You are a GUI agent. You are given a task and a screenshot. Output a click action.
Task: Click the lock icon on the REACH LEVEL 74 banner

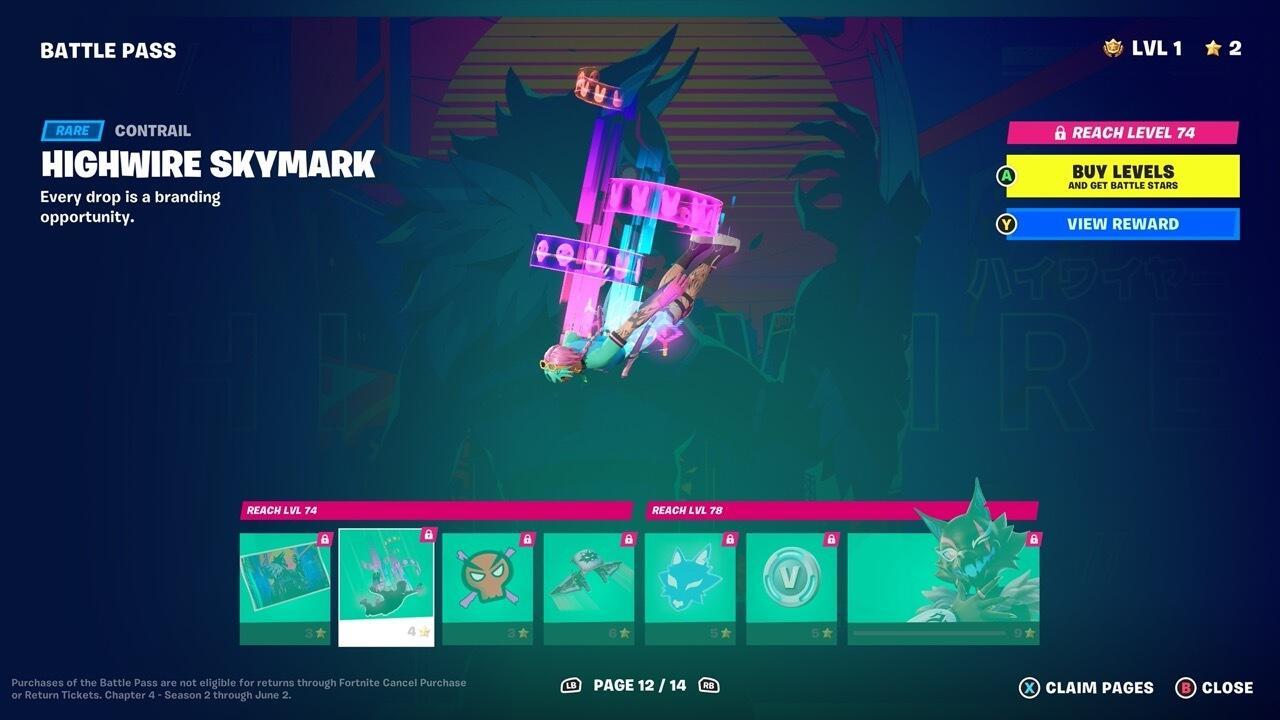point(1060,131)
